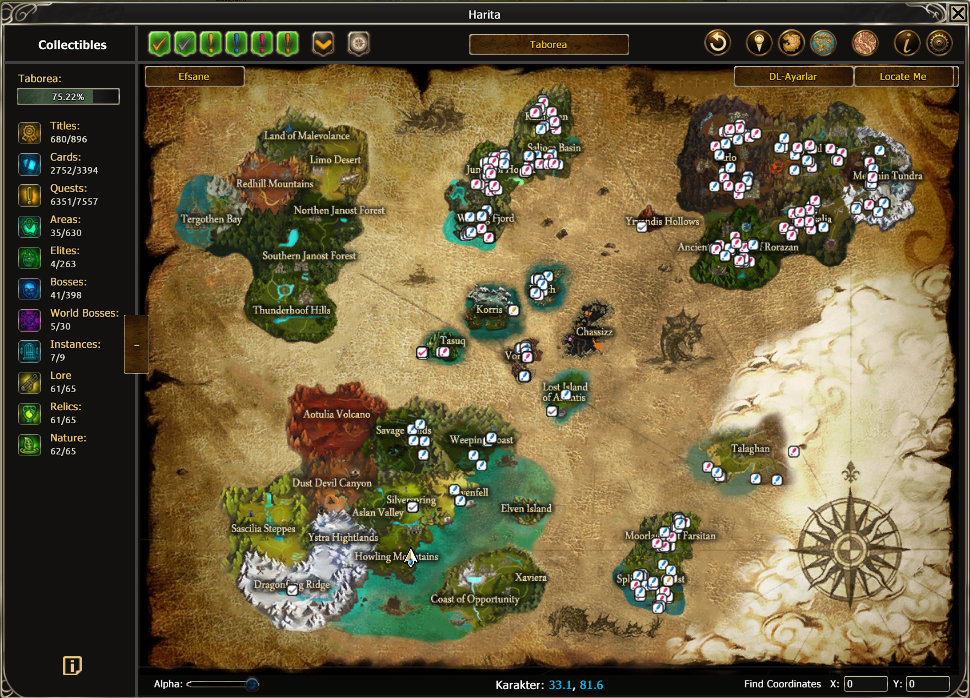Open the Instances collectible category
Screen dimensions: 970x698
(30, 350)
